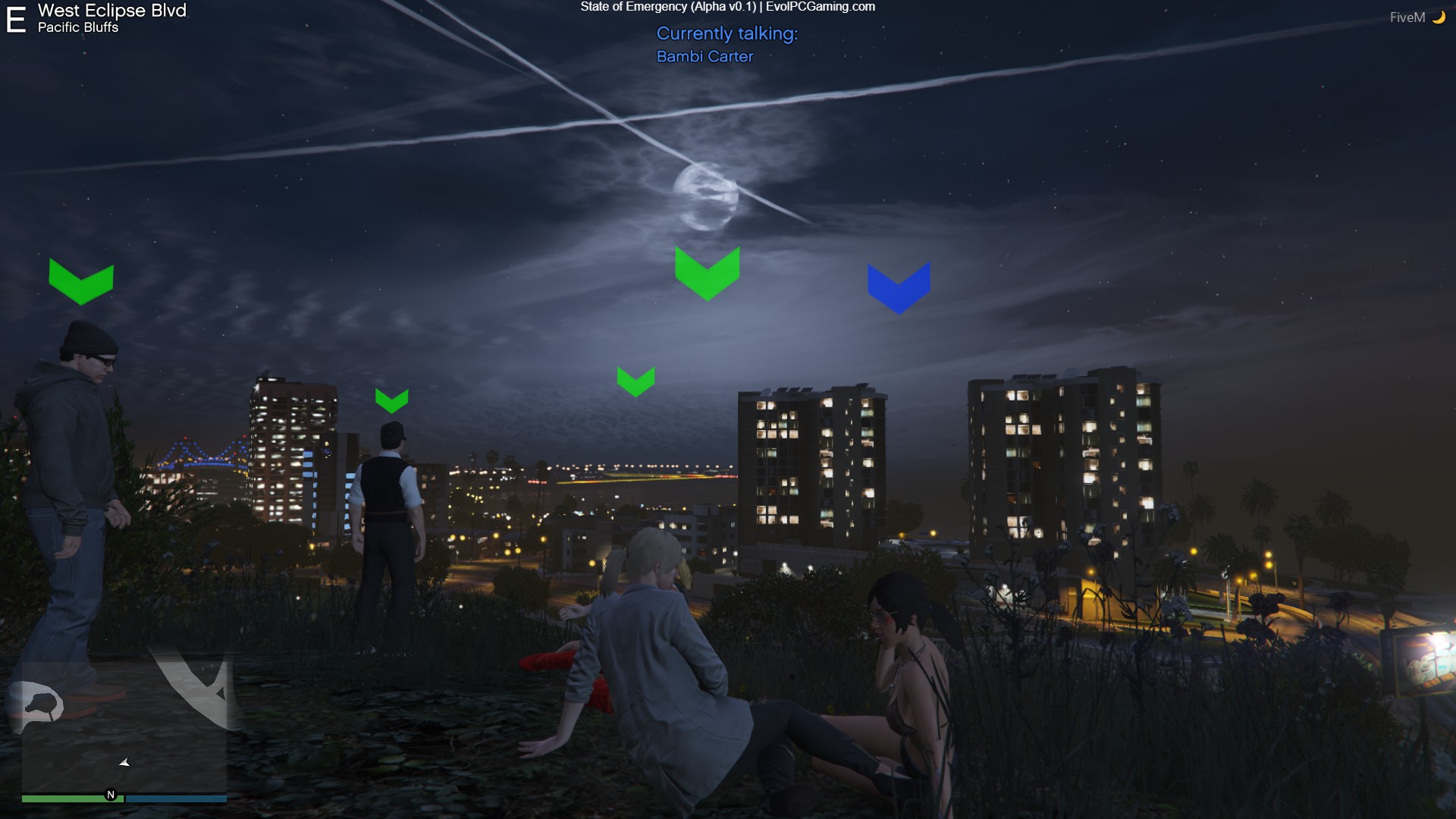Click the FiveM moon logo
Image resolution: width=1456 pixels, height=819 pixels.
coord(1438,17)
